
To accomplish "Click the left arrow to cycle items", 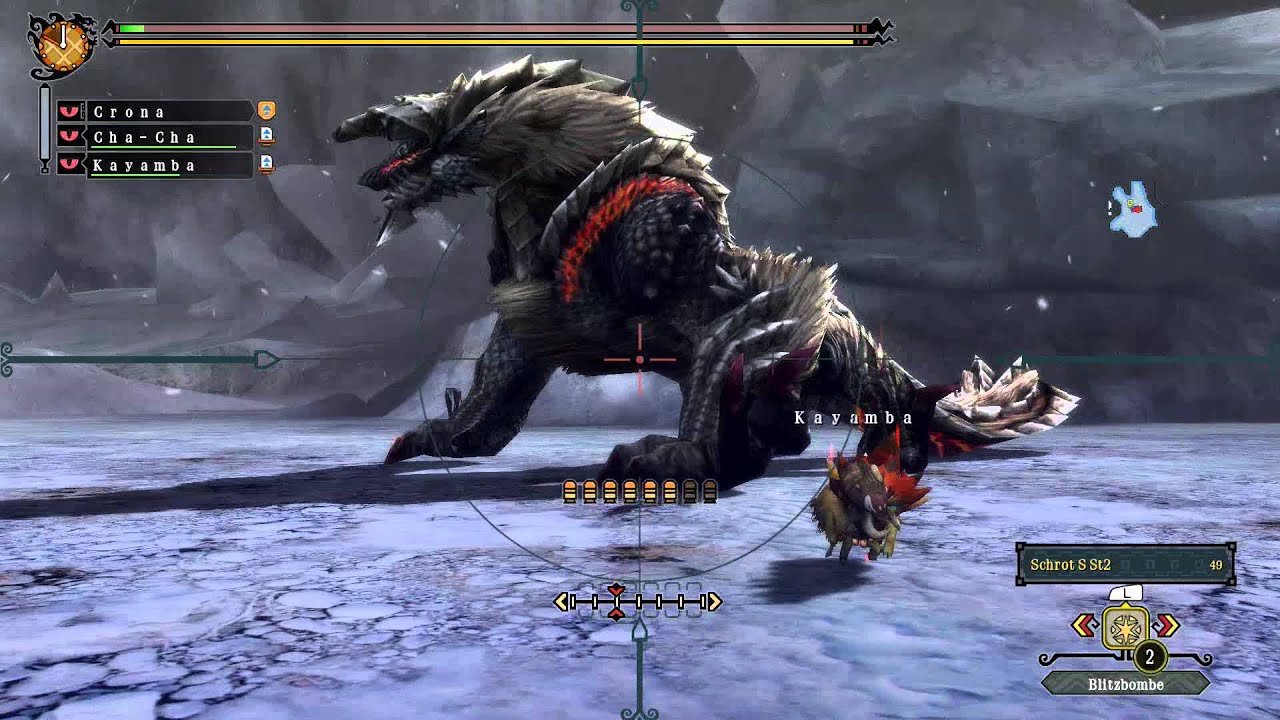I will [1083, 626].
